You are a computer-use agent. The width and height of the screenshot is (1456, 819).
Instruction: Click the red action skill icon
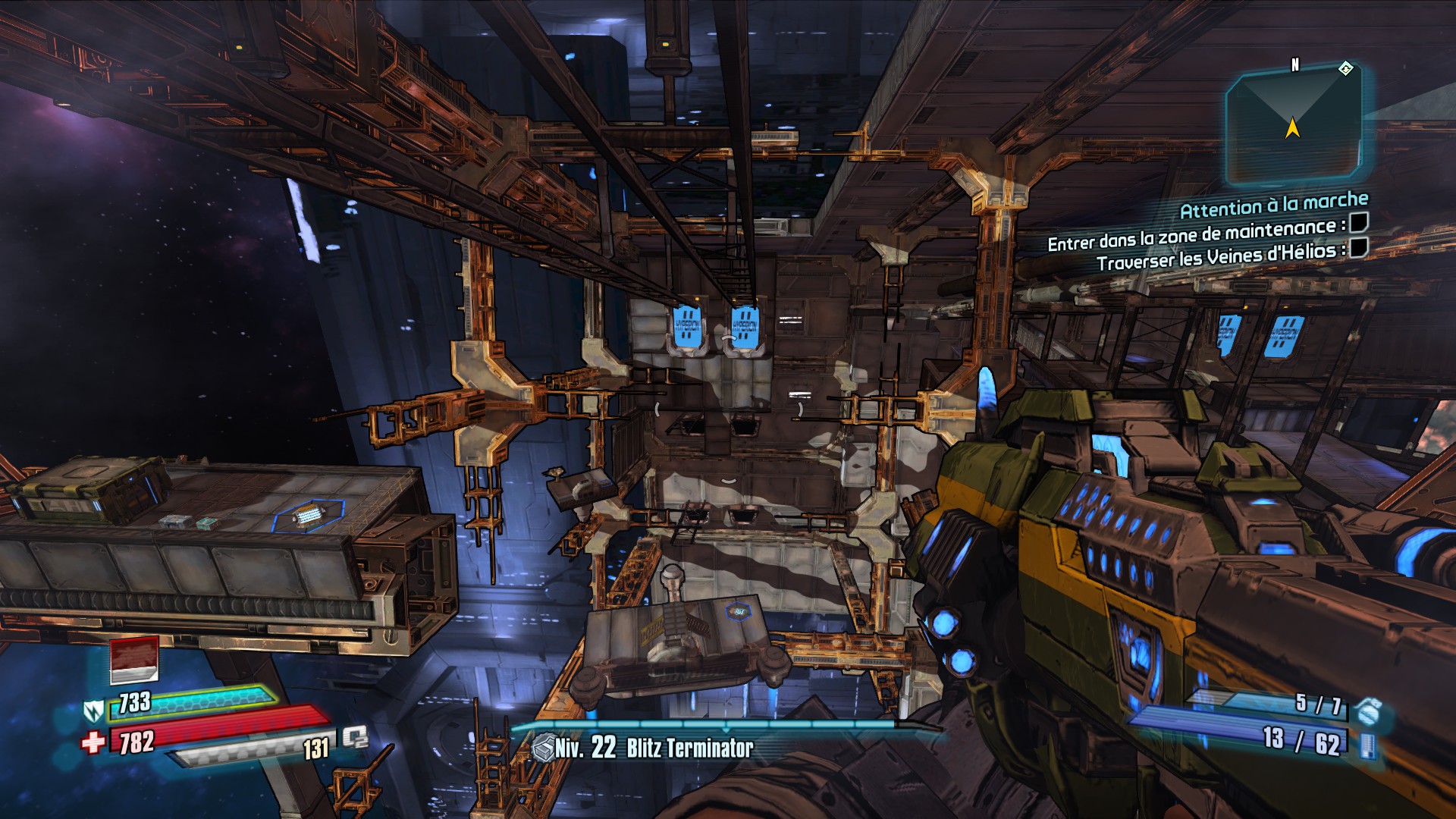click(134, 660)
